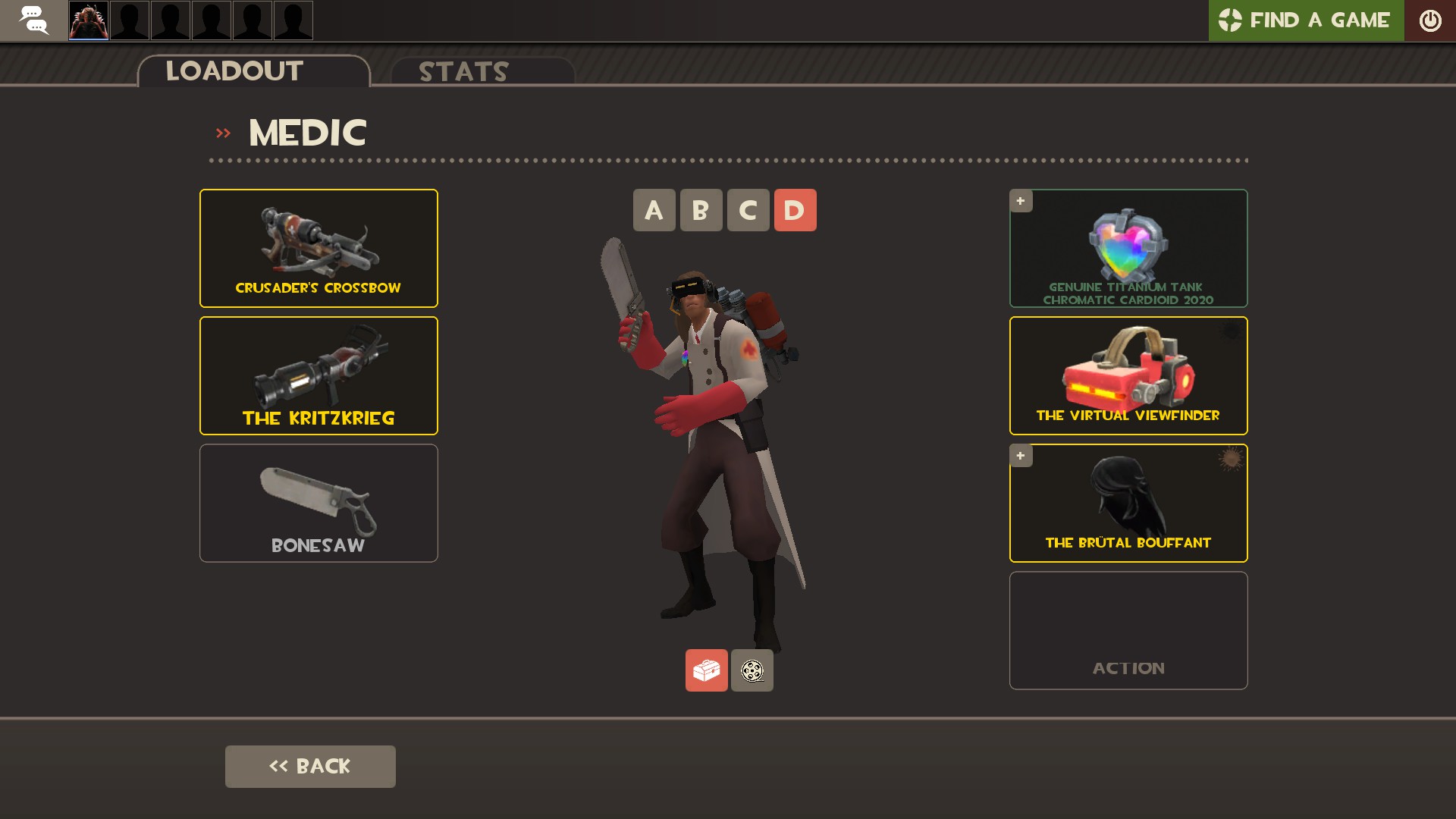Open the Bonesaw melee slot
This screenshot has height=819, width=1456.
tap(318, 503)
